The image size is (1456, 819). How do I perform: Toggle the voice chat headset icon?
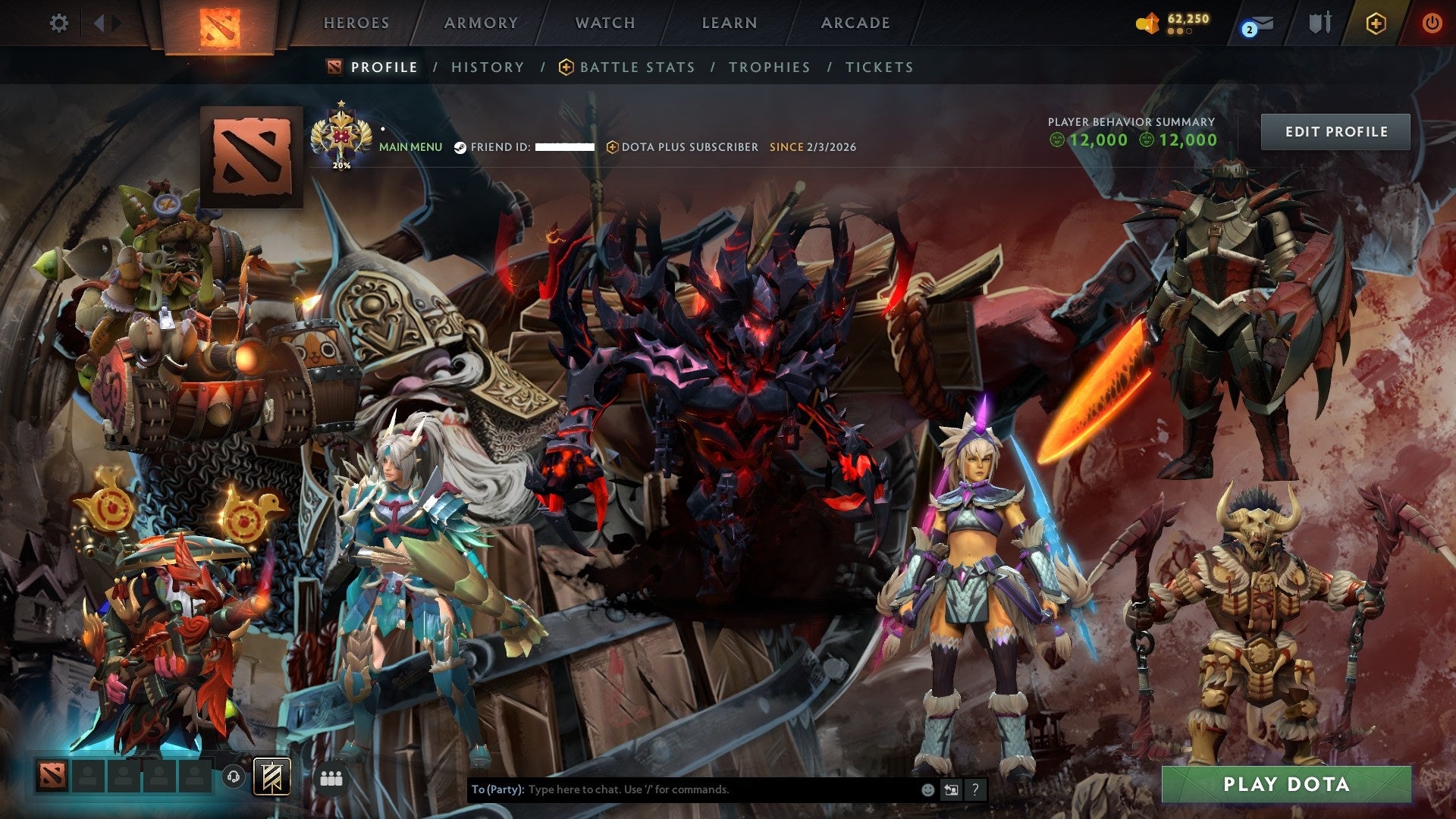click(x=234, y=777)
